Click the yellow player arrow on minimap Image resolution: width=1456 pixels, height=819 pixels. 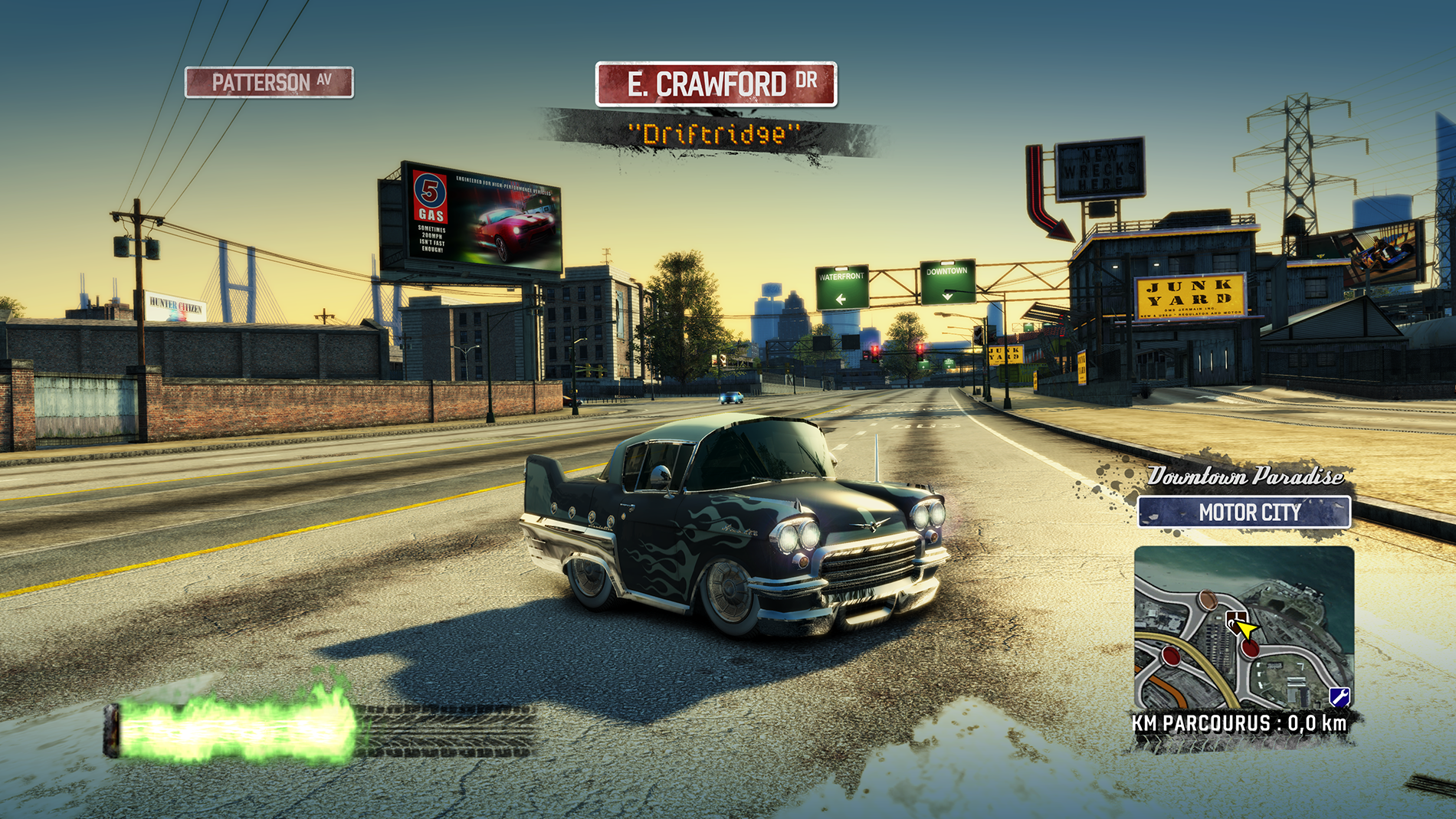1246,630
